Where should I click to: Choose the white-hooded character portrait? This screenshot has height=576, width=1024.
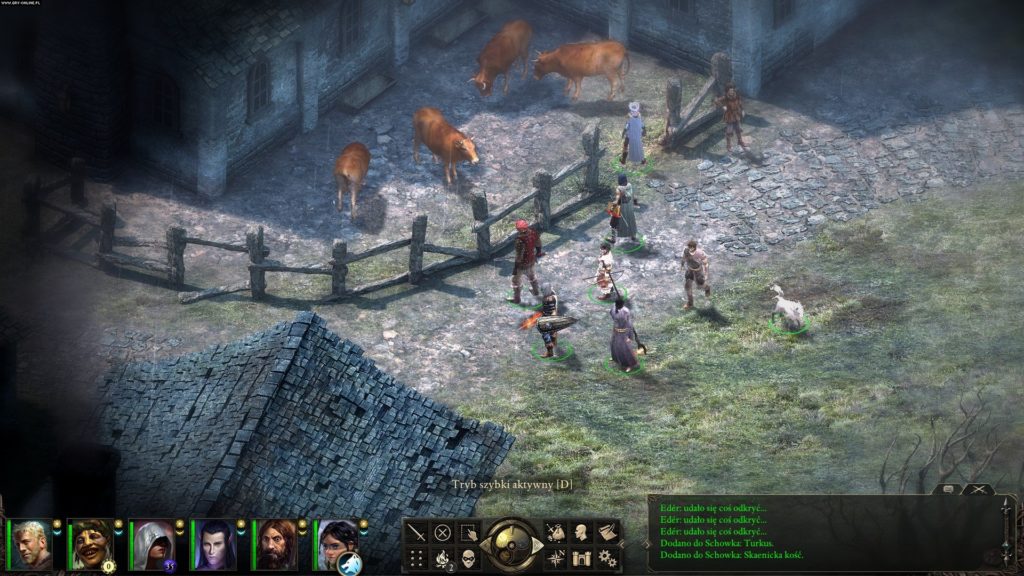coord(153,545)
